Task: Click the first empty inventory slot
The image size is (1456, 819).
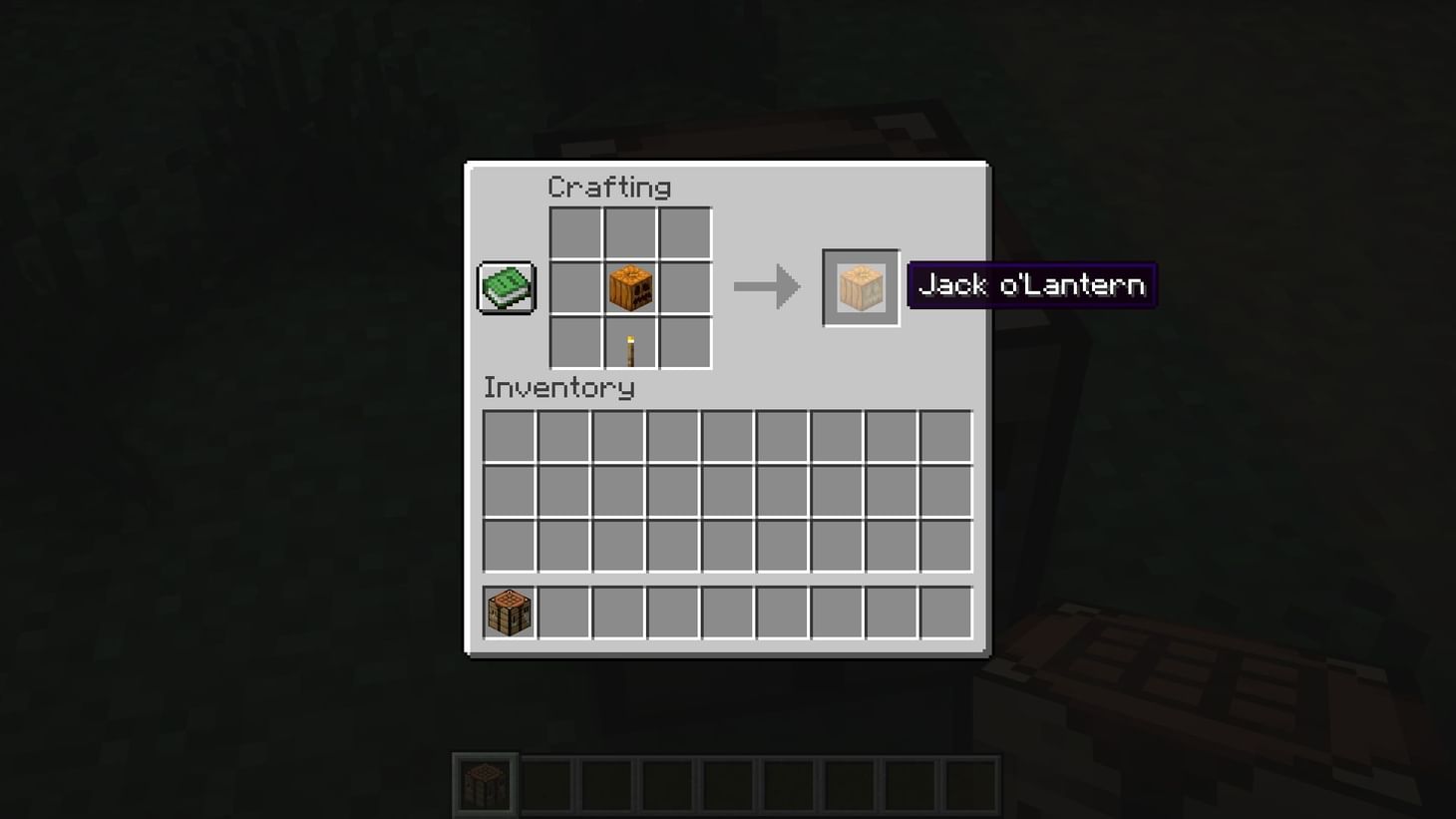Action: 509,436
